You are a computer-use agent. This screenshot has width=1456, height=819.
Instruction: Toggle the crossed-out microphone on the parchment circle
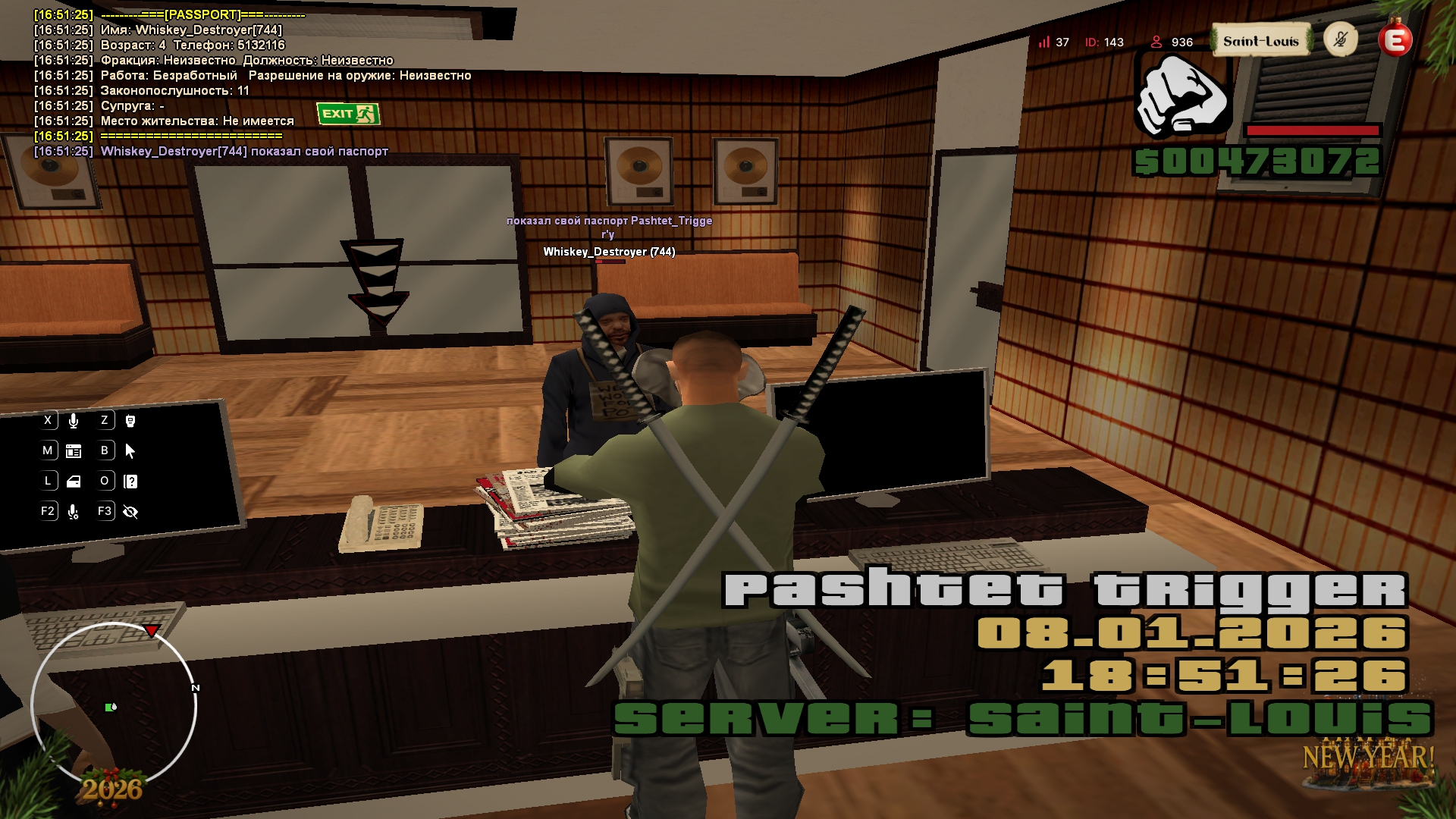[1341, 39]
